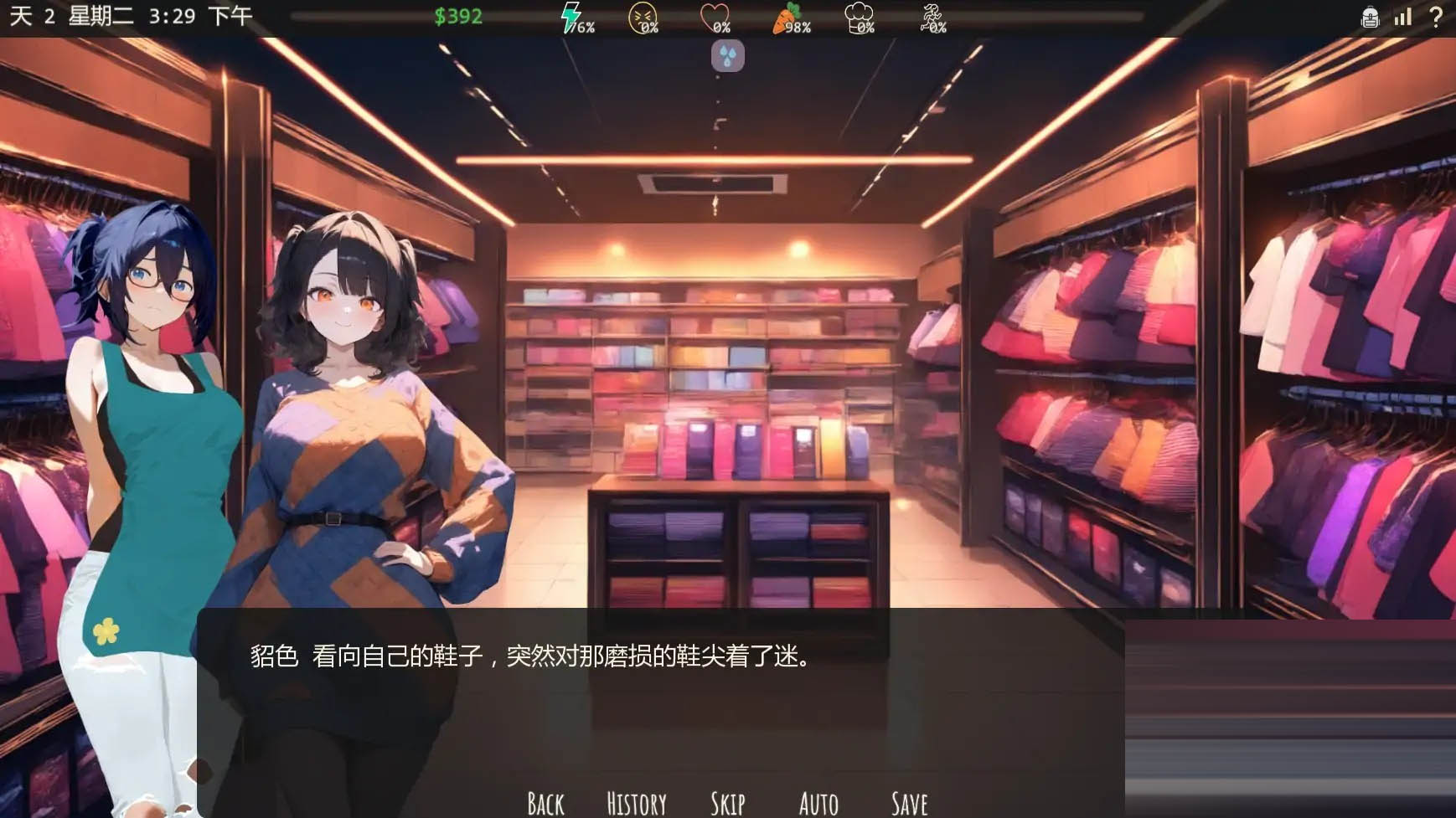Enable Auto dialogue mode

coord(818,802)
